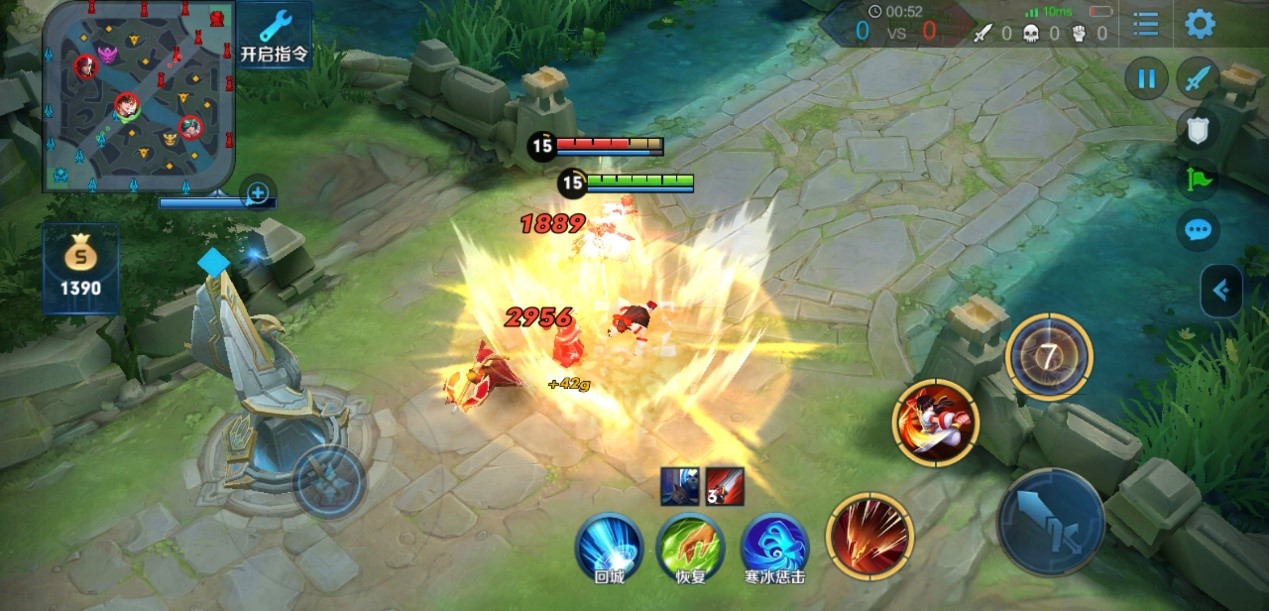Screen dimensions: 1269x611
Task: Tap the skill showing cooldown 7
Action: [x=1049, y=356]
